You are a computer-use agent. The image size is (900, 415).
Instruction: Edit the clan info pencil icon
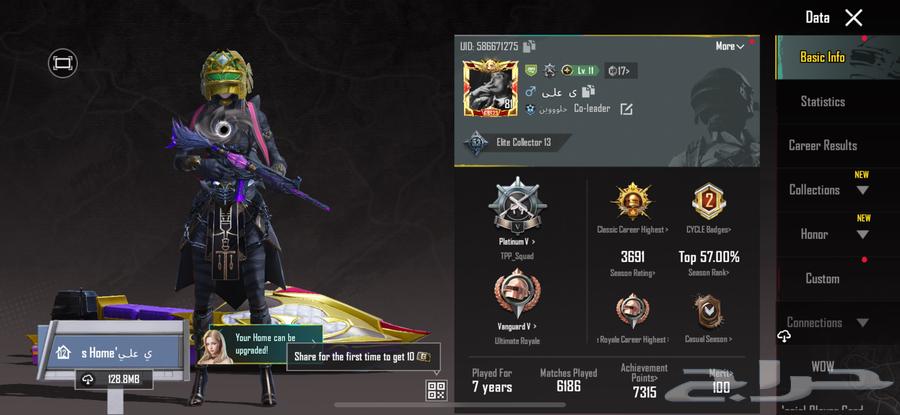[626, 109]
